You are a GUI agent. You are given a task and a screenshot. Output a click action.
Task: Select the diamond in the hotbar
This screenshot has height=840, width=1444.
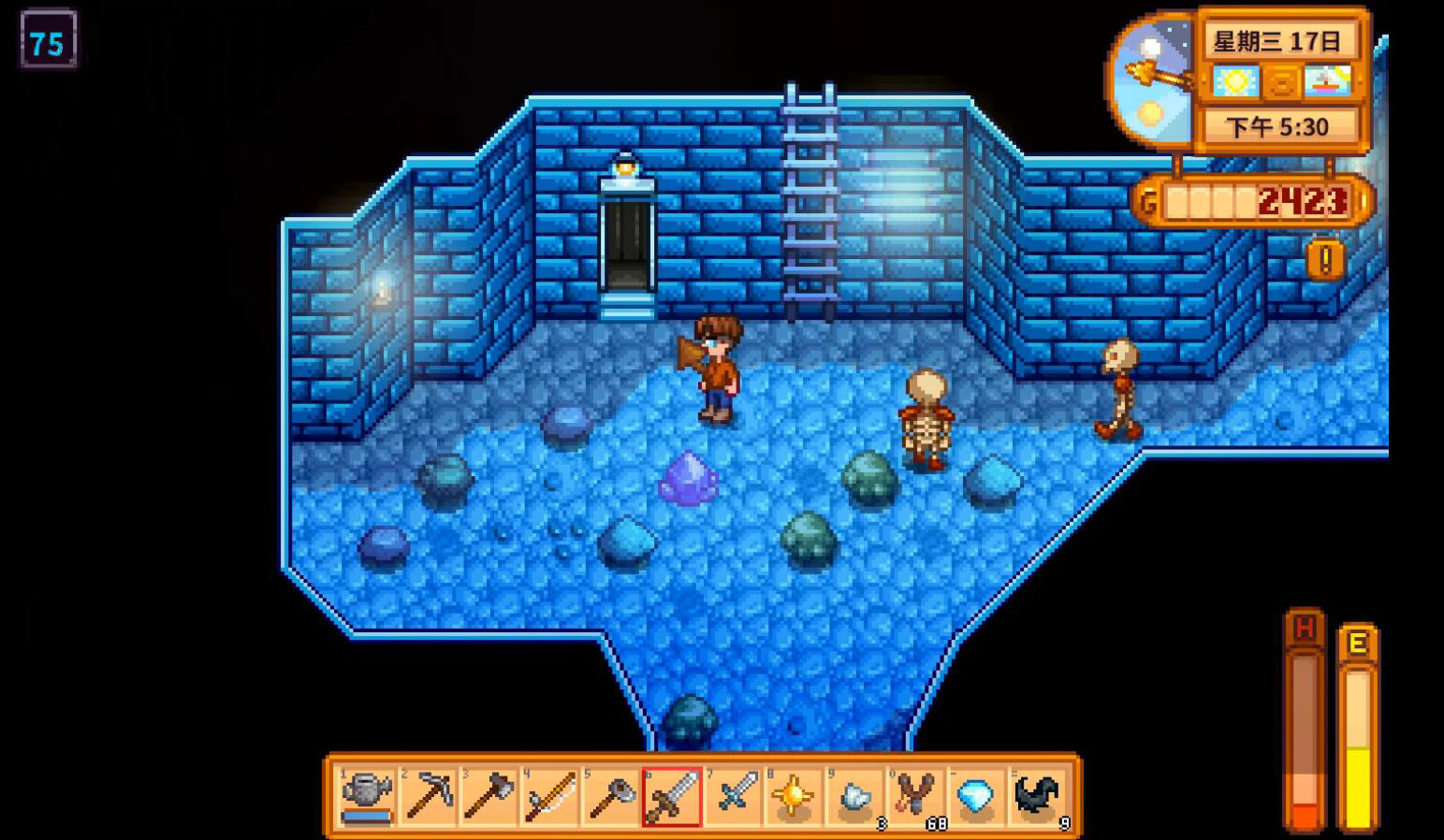click(x=976, y=796)
